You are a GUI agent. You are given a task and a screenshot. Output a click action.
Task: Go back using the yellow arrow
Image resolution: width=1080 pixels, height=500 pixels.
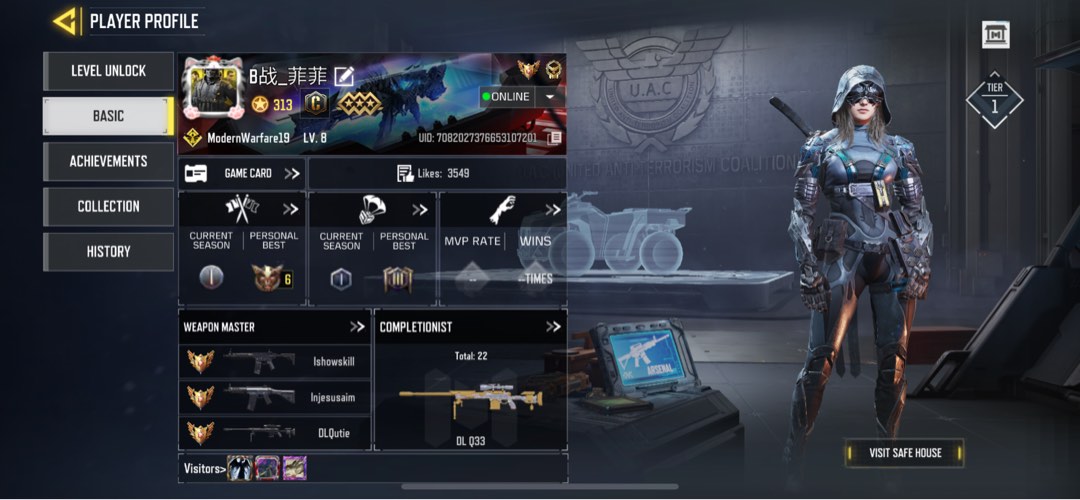(x=66, y=21)
